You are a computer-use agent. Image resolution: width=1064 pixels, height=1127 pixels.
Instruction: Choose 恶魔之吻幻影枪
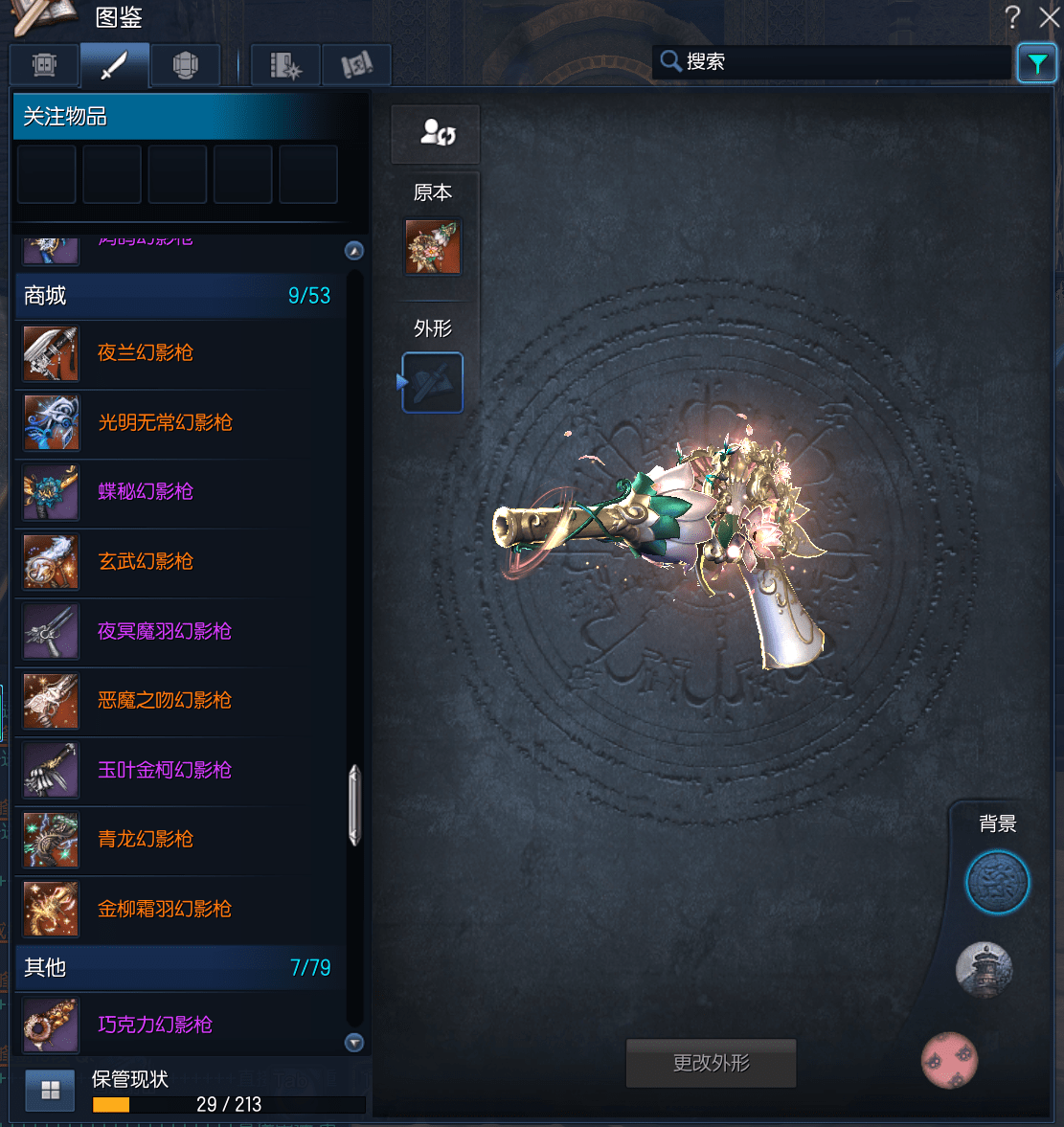click(165, 701)
